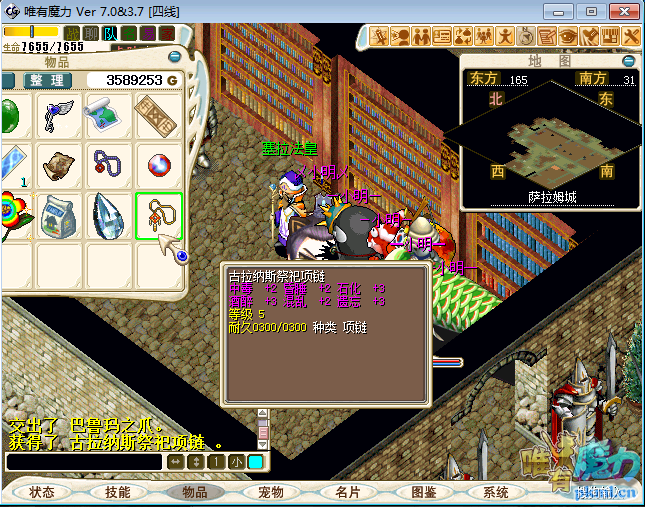Select the red and white orb item
Viewport: 645px width, 507px height.
tap(158, 165)
